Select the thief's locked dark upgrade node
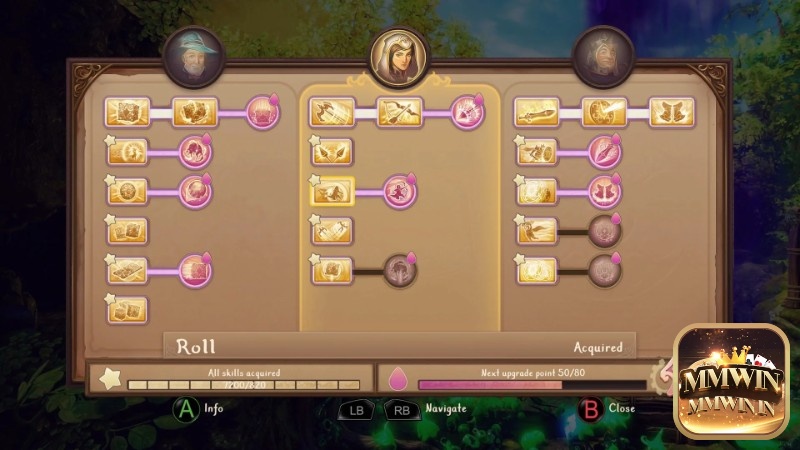The image size is (800, 450). tap(400, 269)
